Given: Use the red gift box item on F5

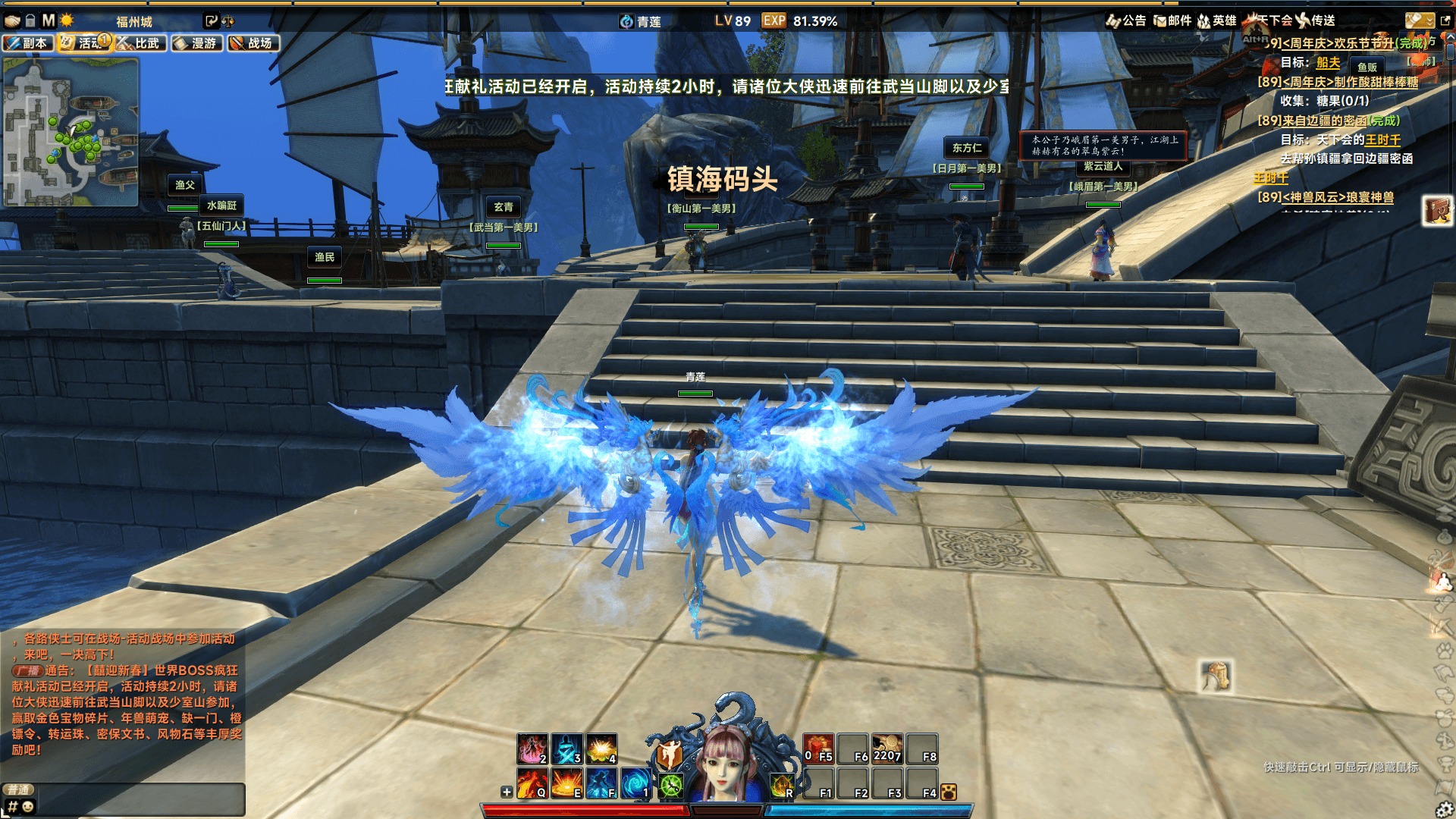Looking at the screenshot, I should point(818,748).
